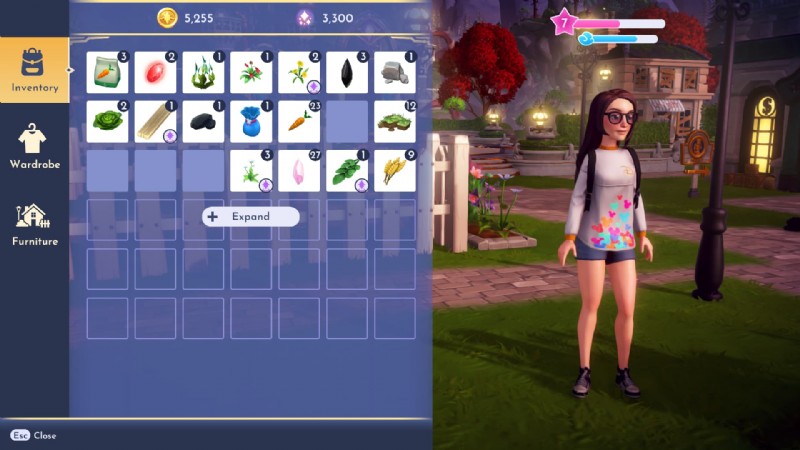This screenshot has width=800, height=450.
Task: Choose the red flower slot
Action: (251, 73)
